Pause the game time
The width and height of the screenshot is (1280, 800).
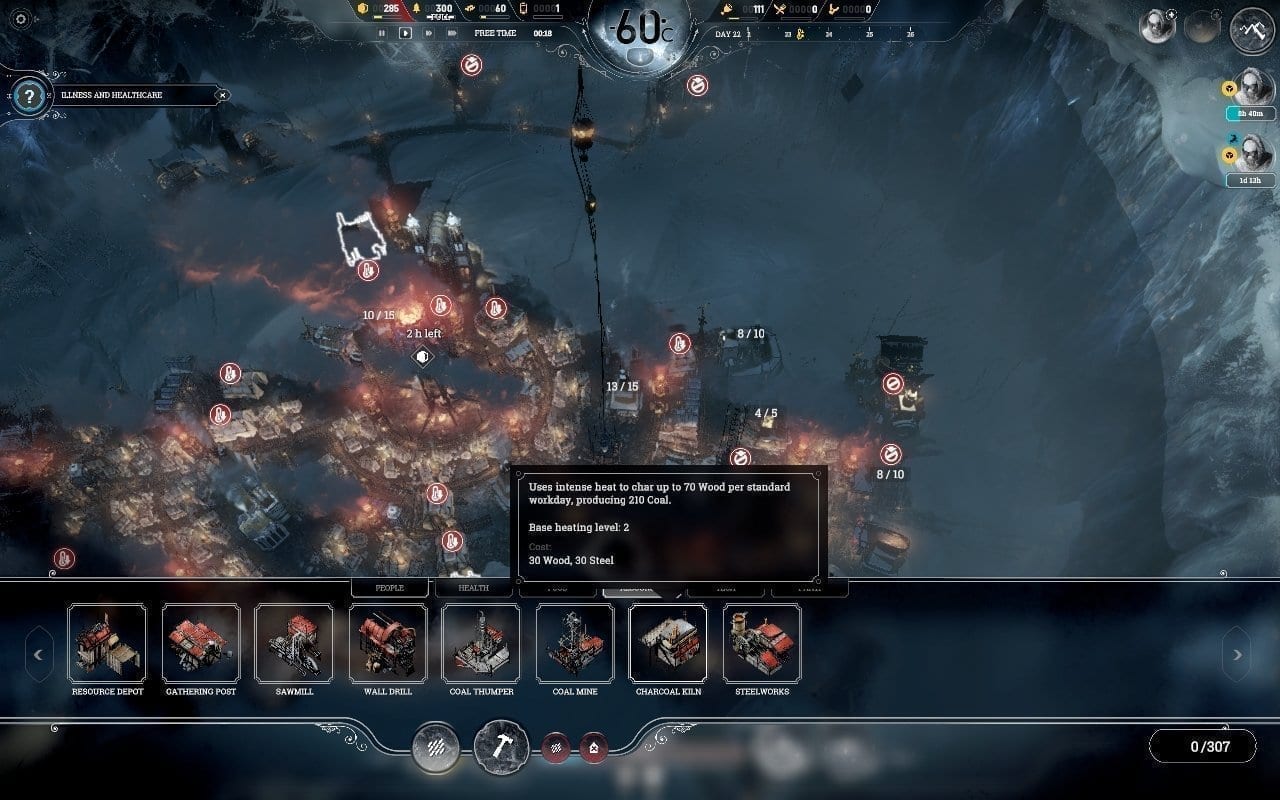[x=381, y=33]
